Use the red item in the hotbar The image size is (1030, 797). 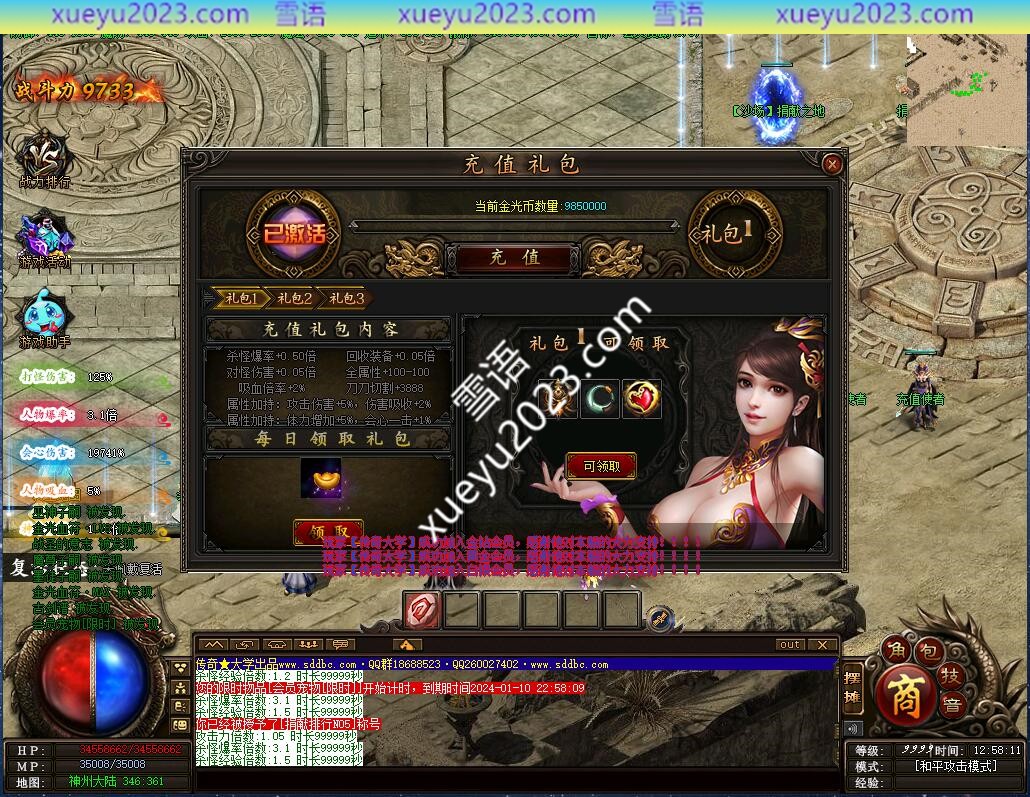tap(422, 610)
